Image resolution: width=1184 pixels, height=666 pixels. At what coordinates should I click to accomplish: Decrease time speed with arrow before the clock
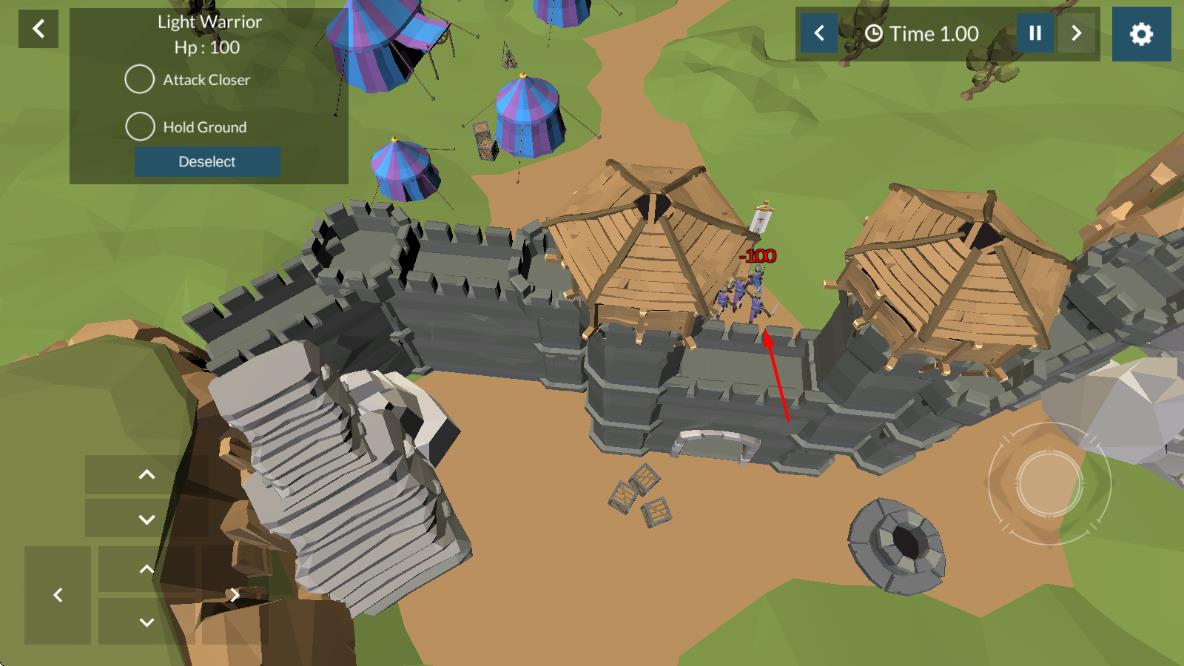819,34
